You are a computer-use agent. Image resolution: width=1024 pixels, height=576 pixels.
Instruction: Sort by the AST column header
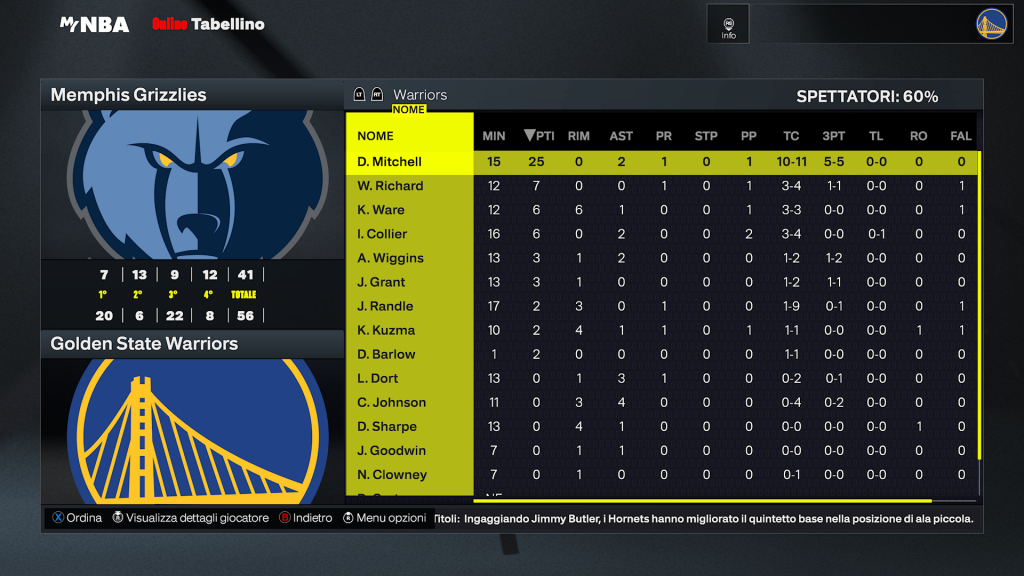point(621,136)
